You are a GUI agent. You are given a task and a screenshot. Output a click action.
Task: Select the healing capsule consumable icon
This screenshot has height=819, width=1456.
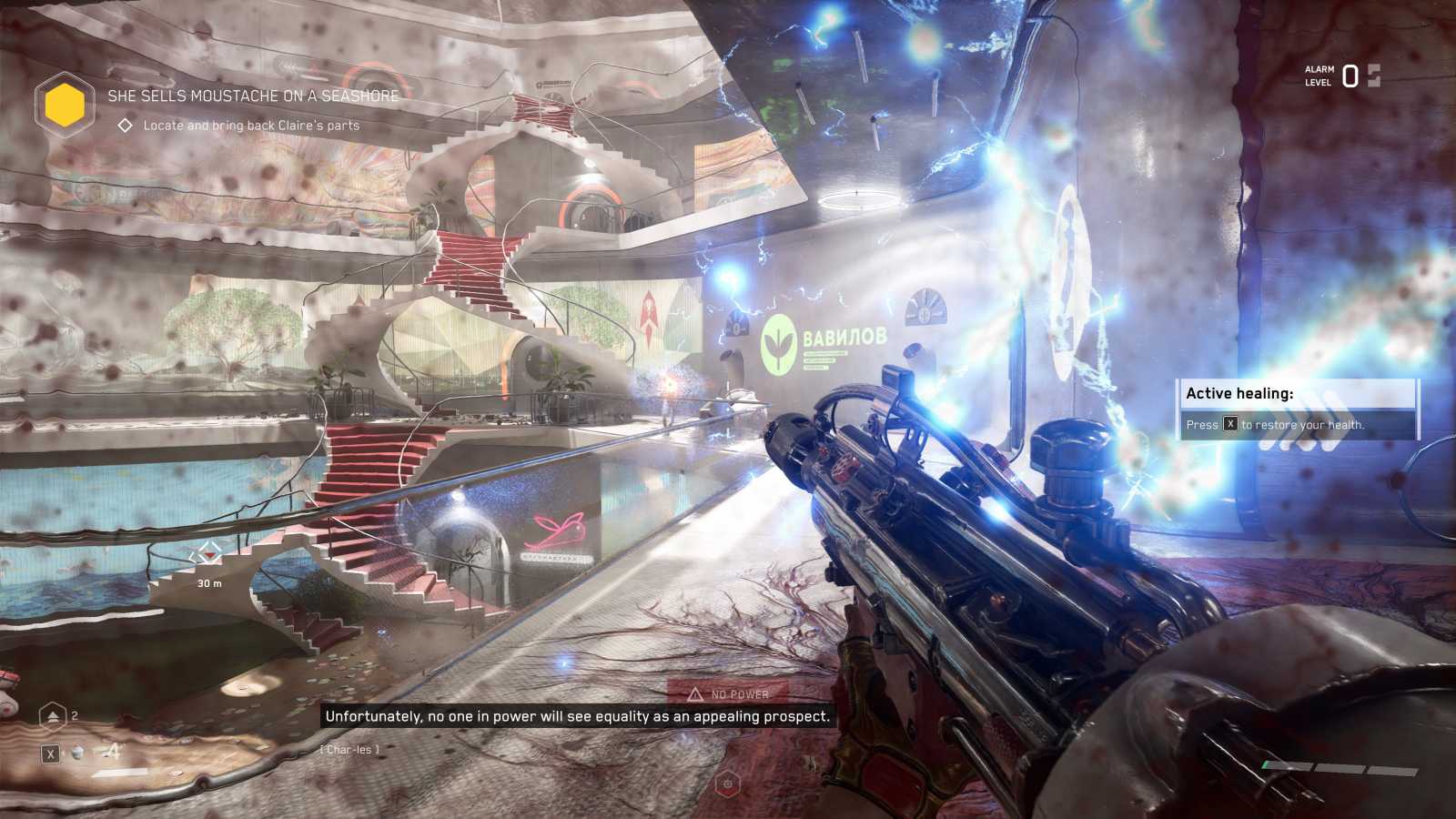[x=78, y=753]
